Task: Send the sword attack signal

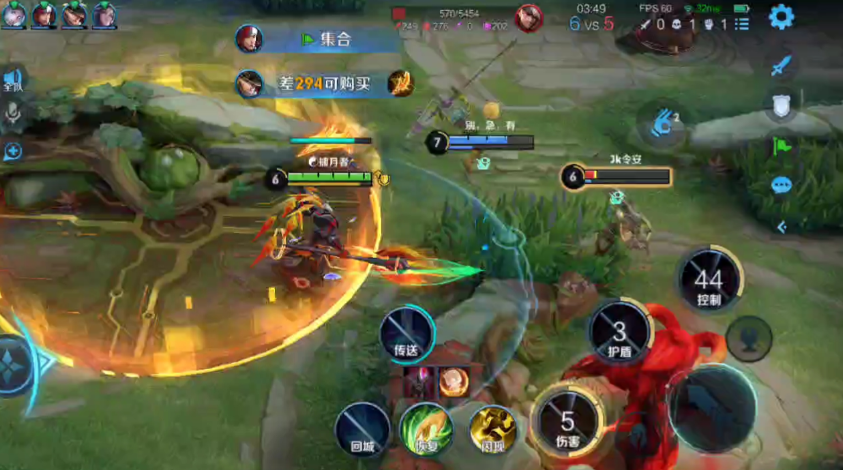Action: tap(782, 65)
